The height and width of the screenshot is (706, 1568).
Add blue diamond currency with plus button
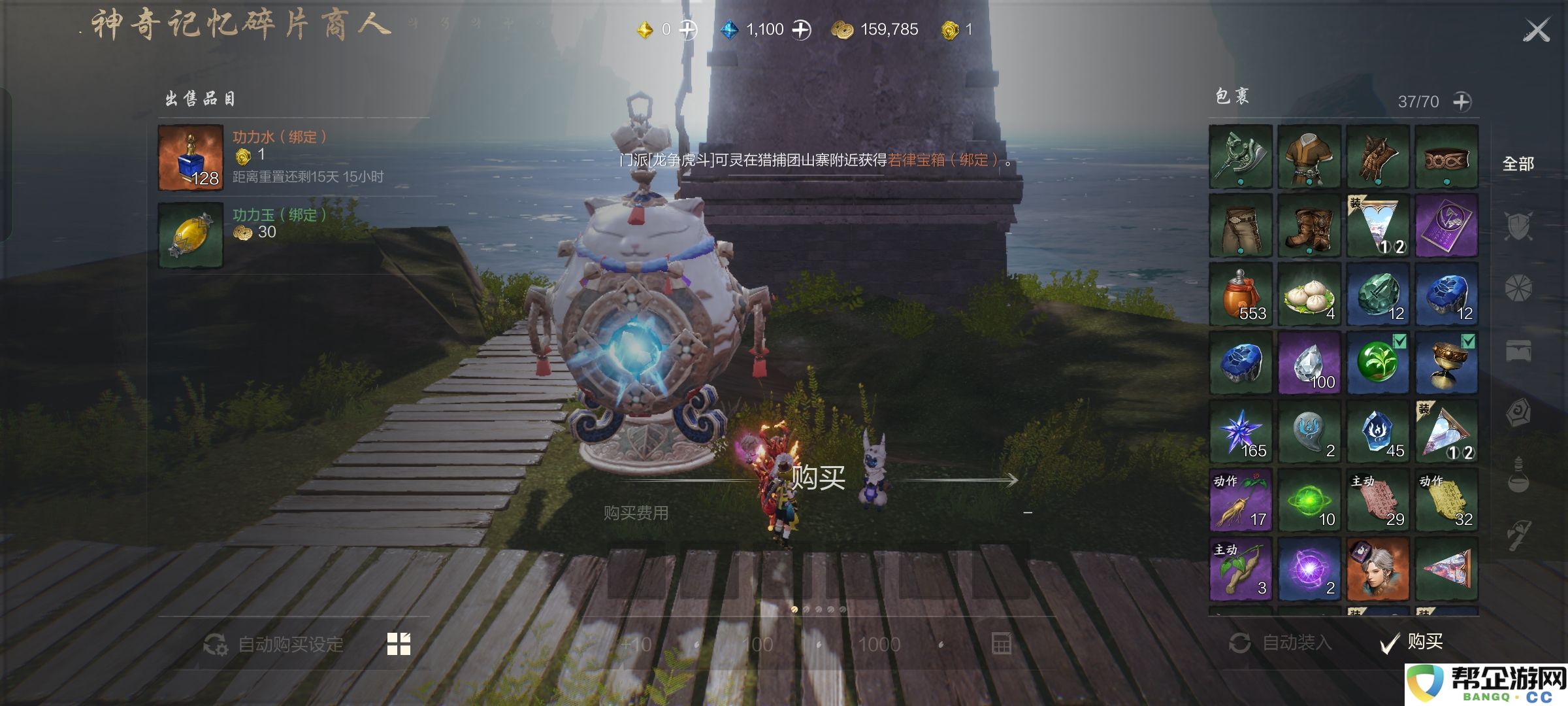click(x=801, y=29)
